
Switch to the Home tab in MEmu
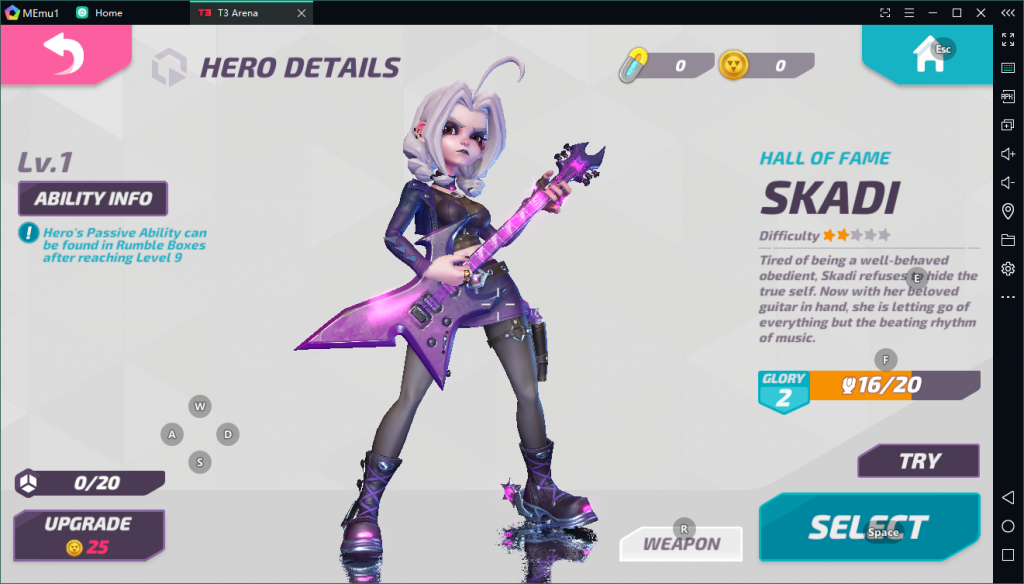click(108, 13)
